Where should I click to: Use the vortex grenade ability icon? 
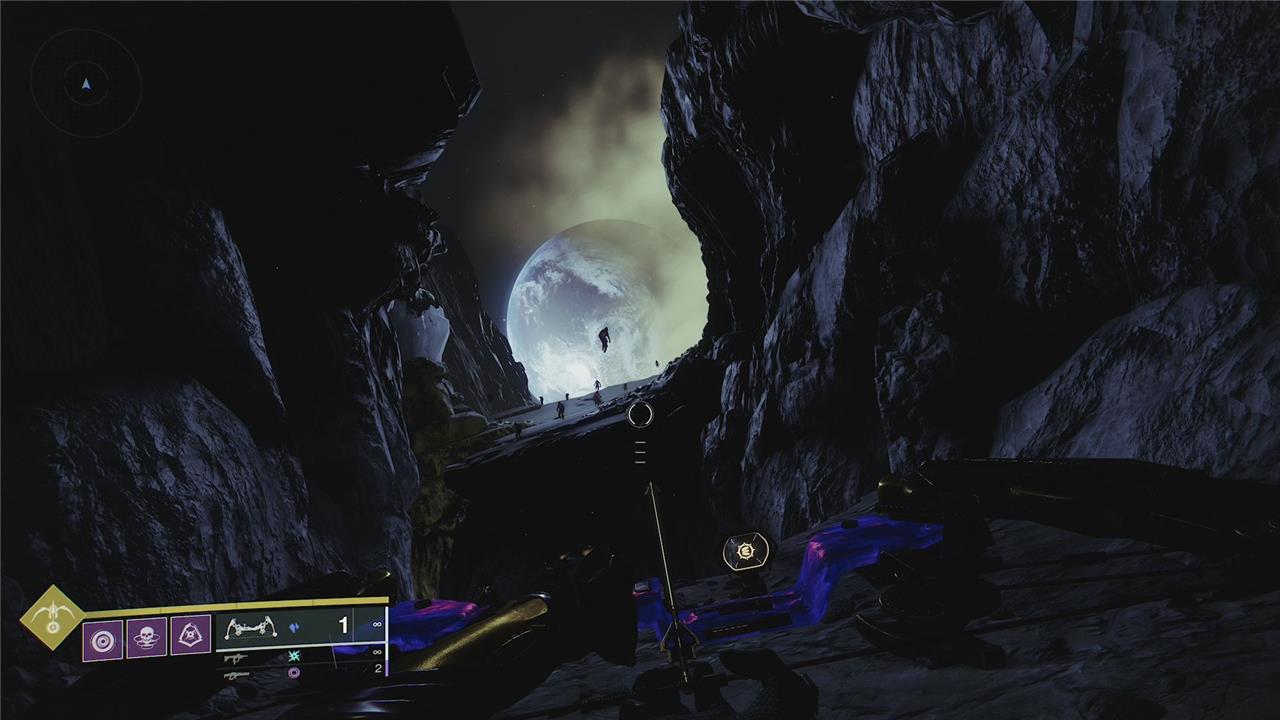click(x=102, y=639)
